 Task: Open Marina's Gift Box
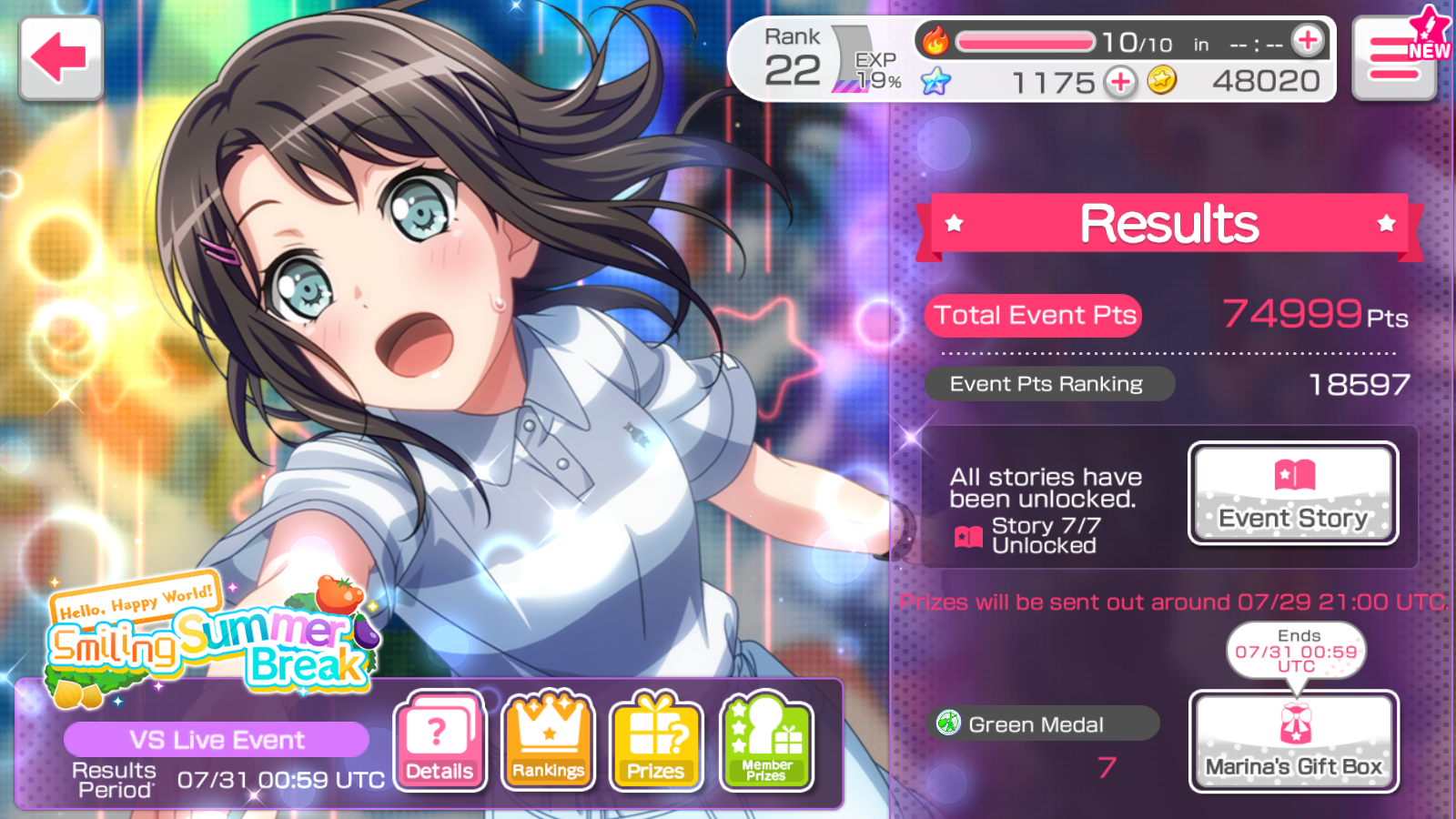click(x=1293, y=741)
